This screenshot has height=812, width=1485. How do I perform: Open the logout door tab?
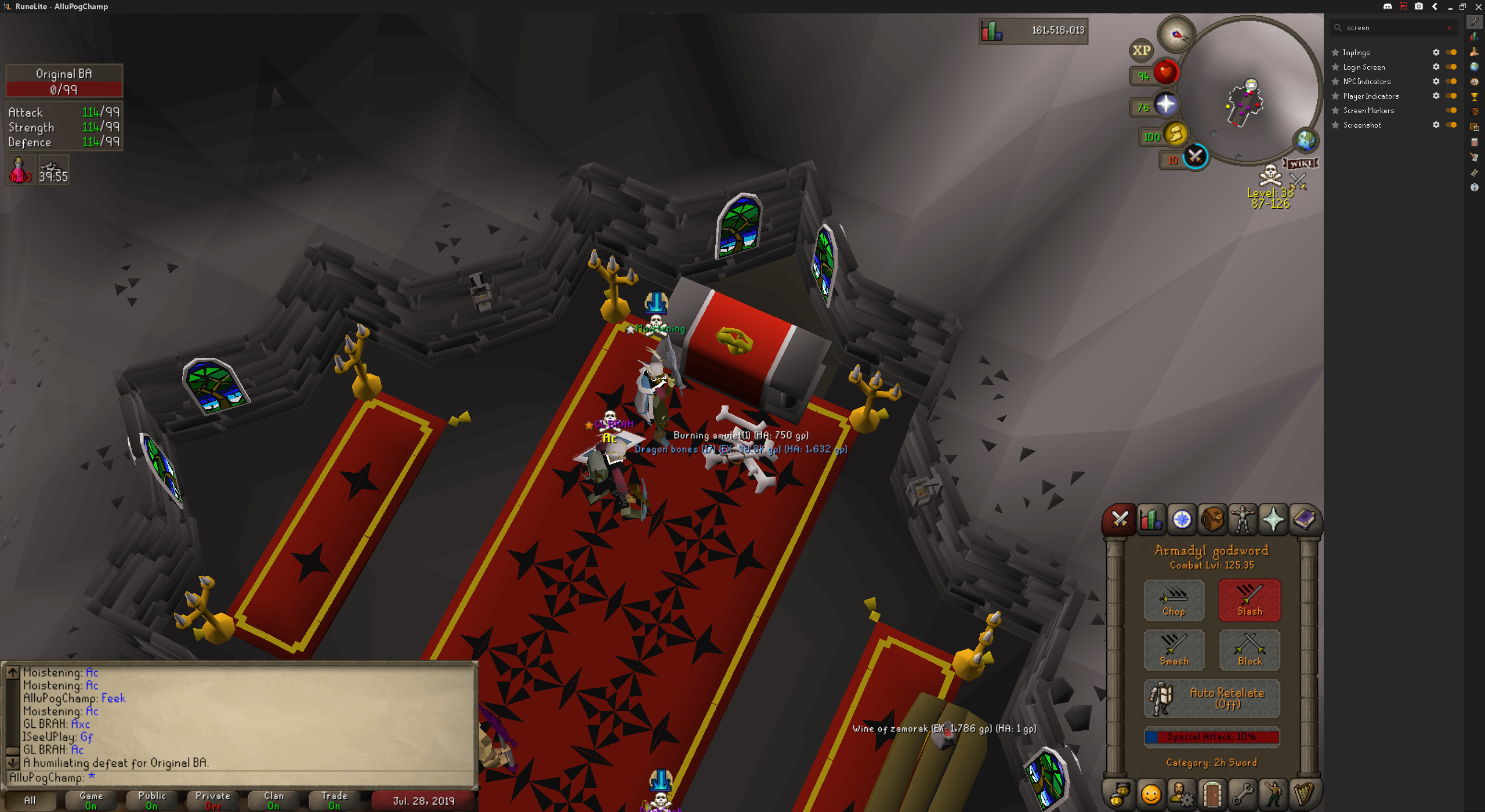[1212, 794]
